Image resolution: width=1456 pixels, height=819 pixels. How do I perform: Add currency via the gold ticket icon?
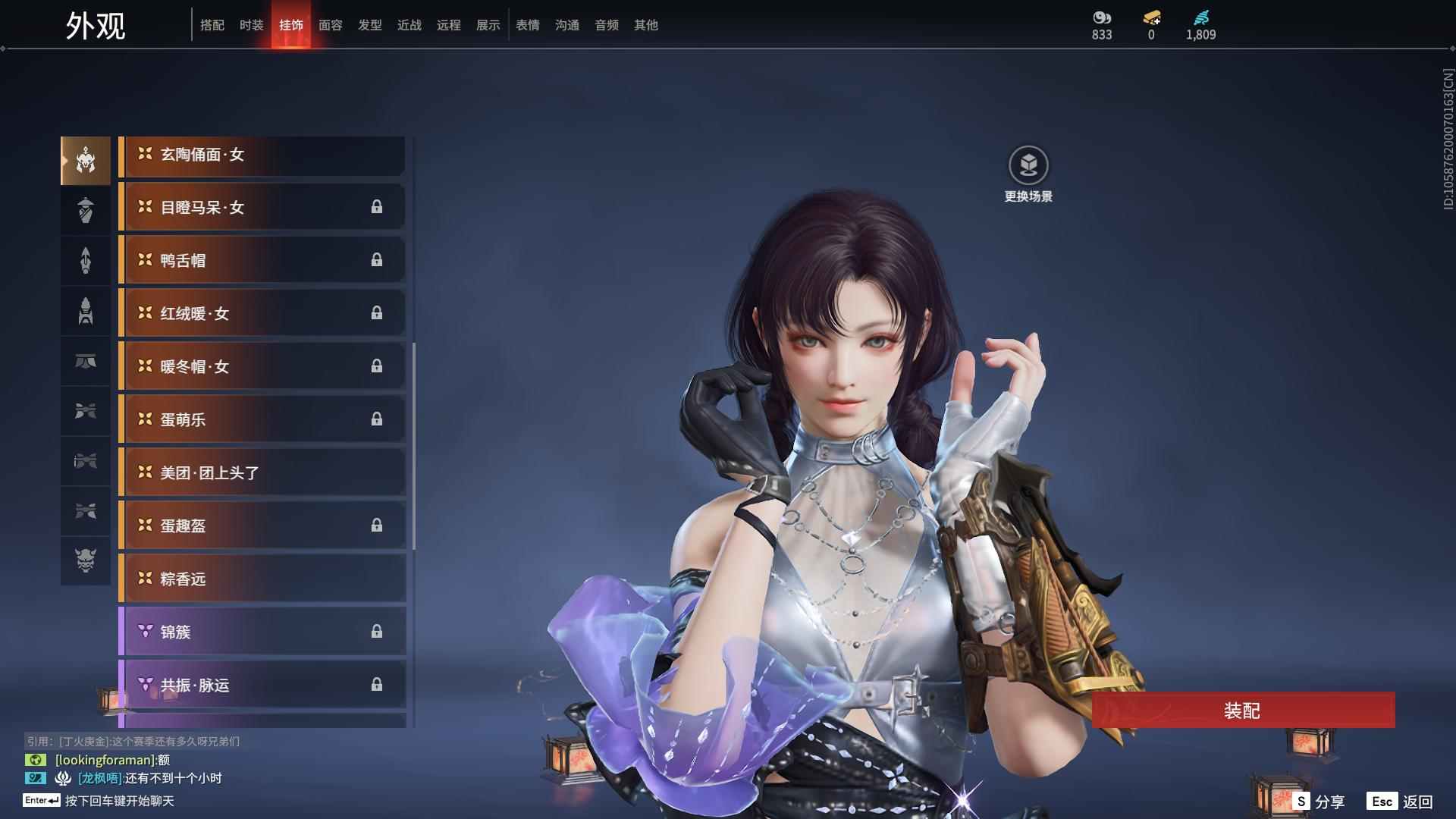click(x=1151, y=18)
